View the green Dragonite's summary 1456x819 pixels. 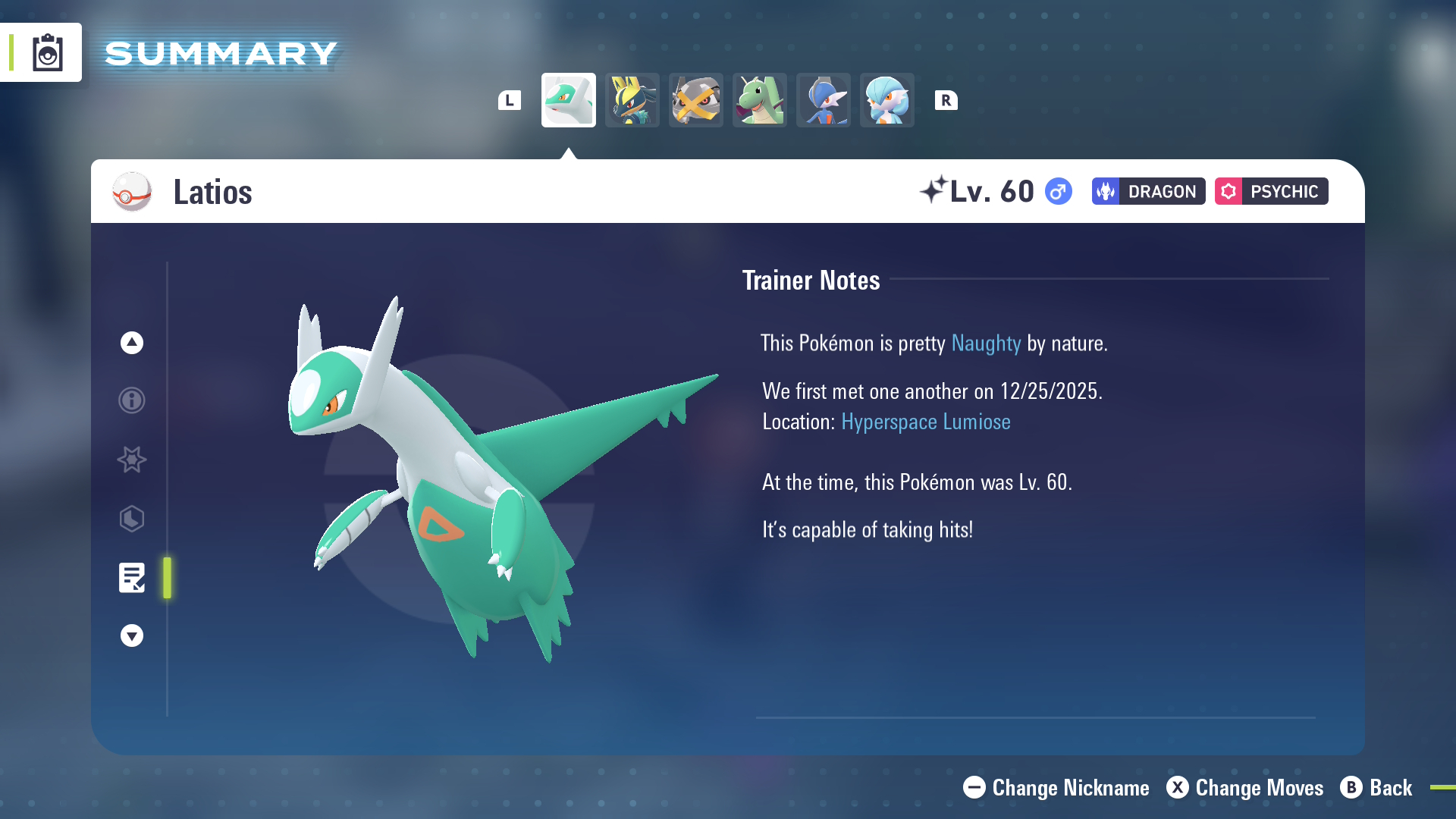point(759,100)
